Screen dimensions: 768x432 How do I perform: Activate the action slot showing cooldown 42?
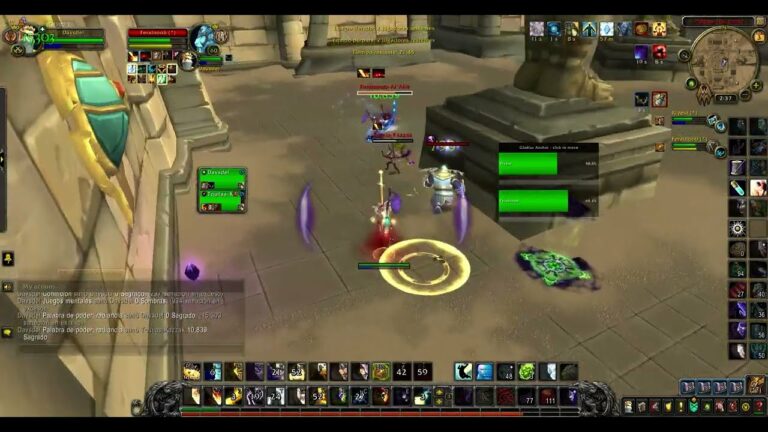[402, 372]
